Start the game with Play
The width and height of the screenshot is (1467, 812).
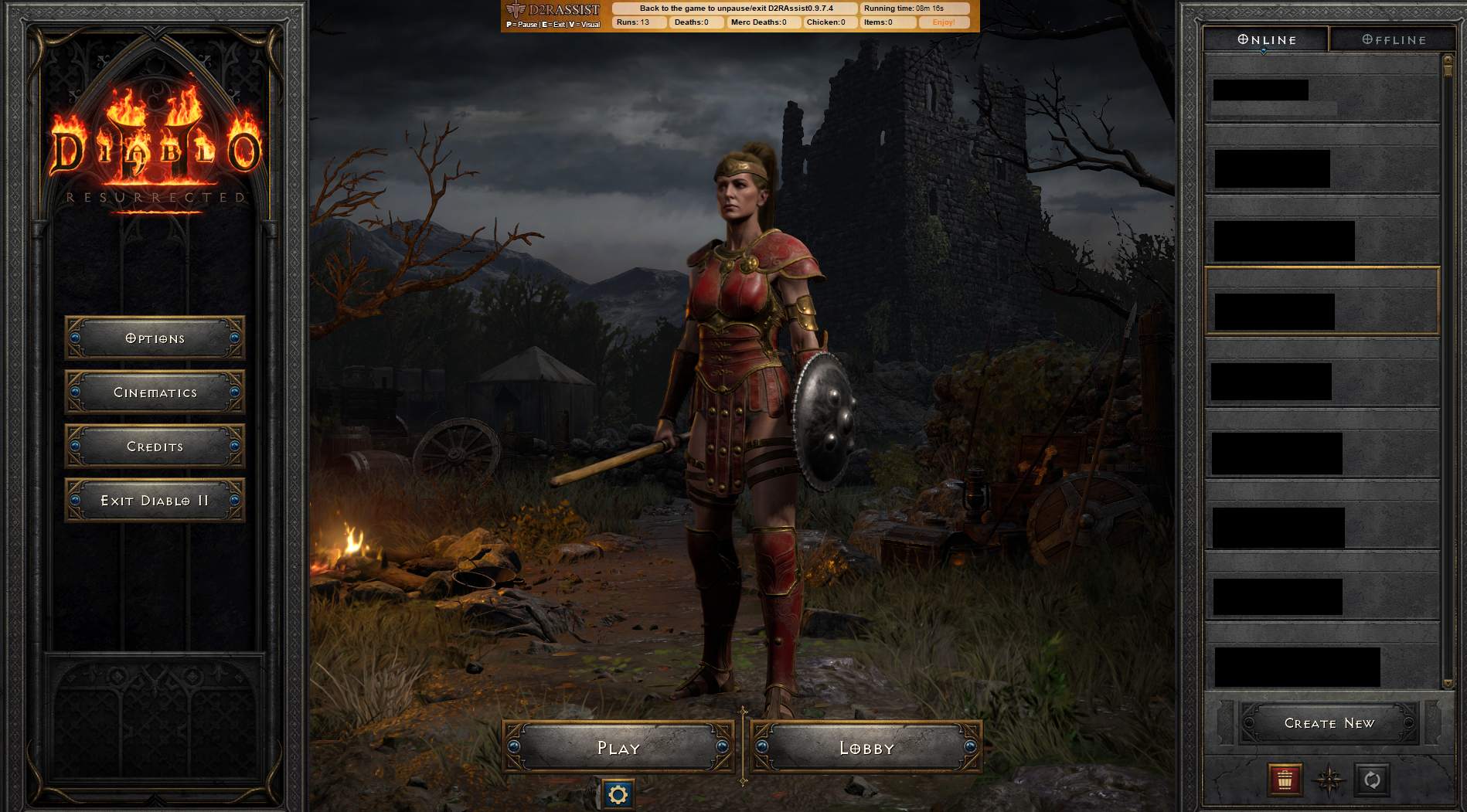click(x=618, y=747)
